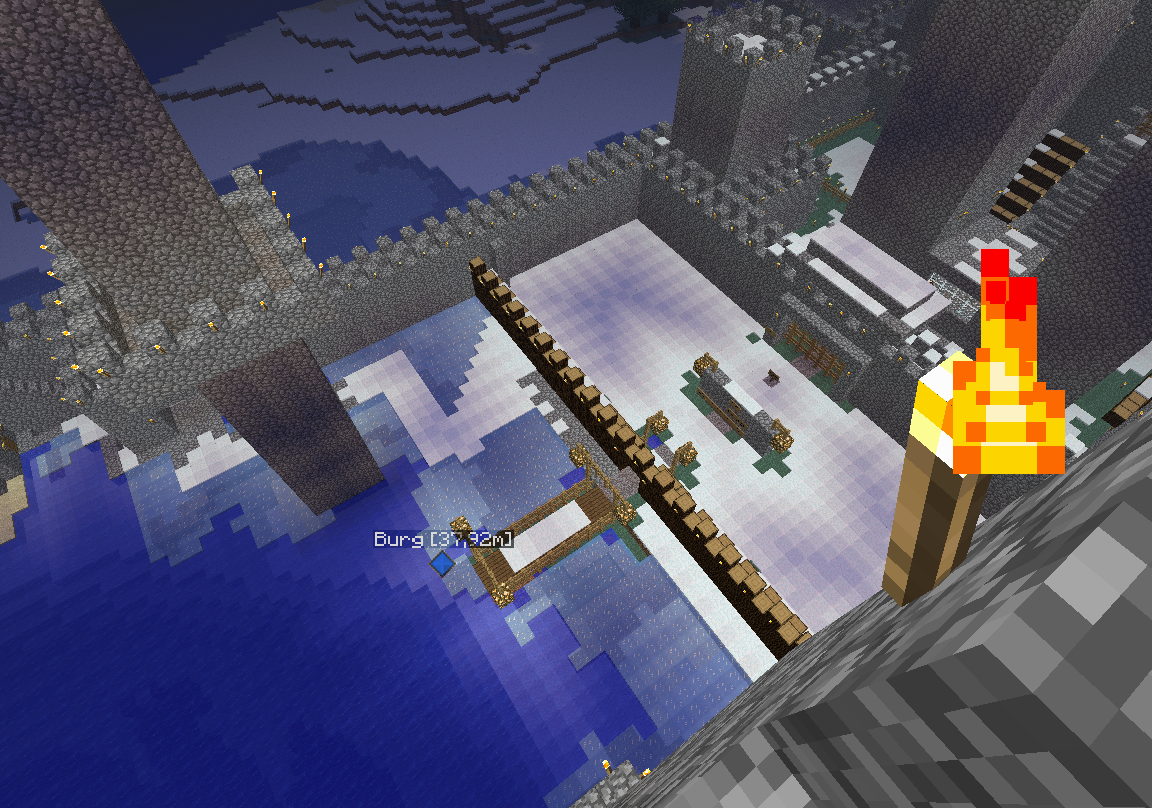Click the blue Burg waypoint marker

point(442,565)
